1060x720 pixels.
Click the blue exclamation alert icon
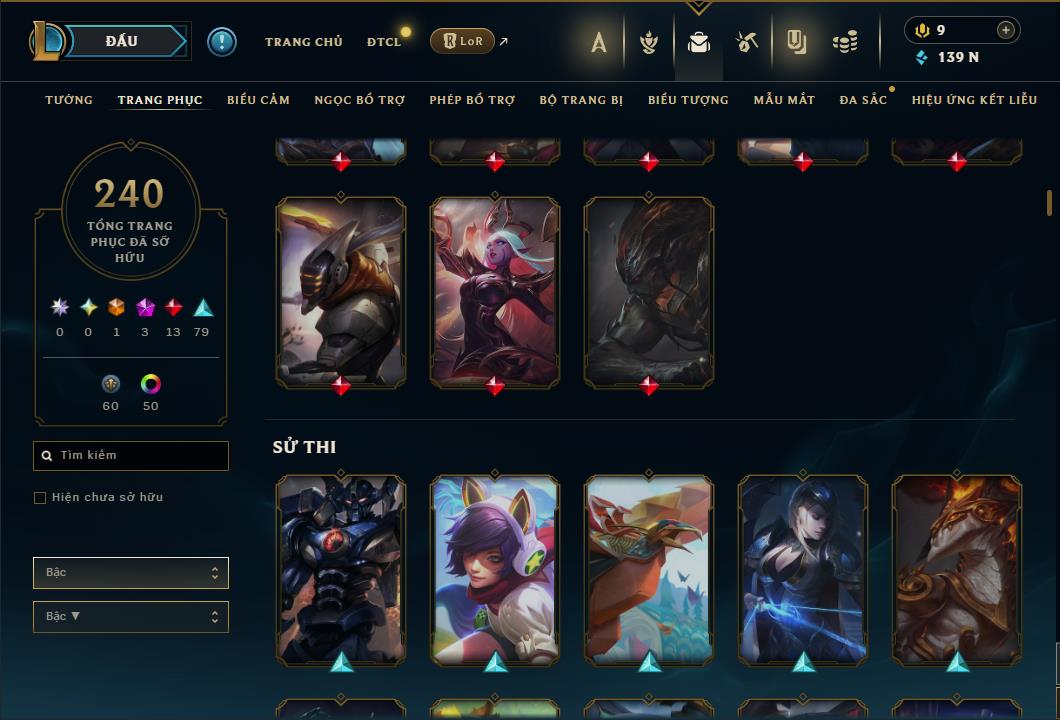222,42
